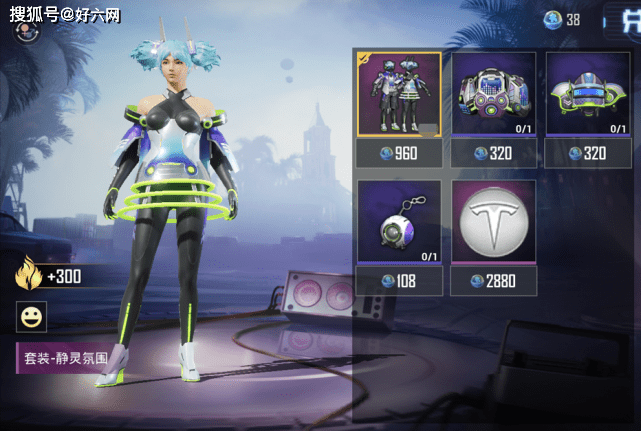Buy the outfit set for 960
Screen dimensions: 641x431
coord(399,154)
